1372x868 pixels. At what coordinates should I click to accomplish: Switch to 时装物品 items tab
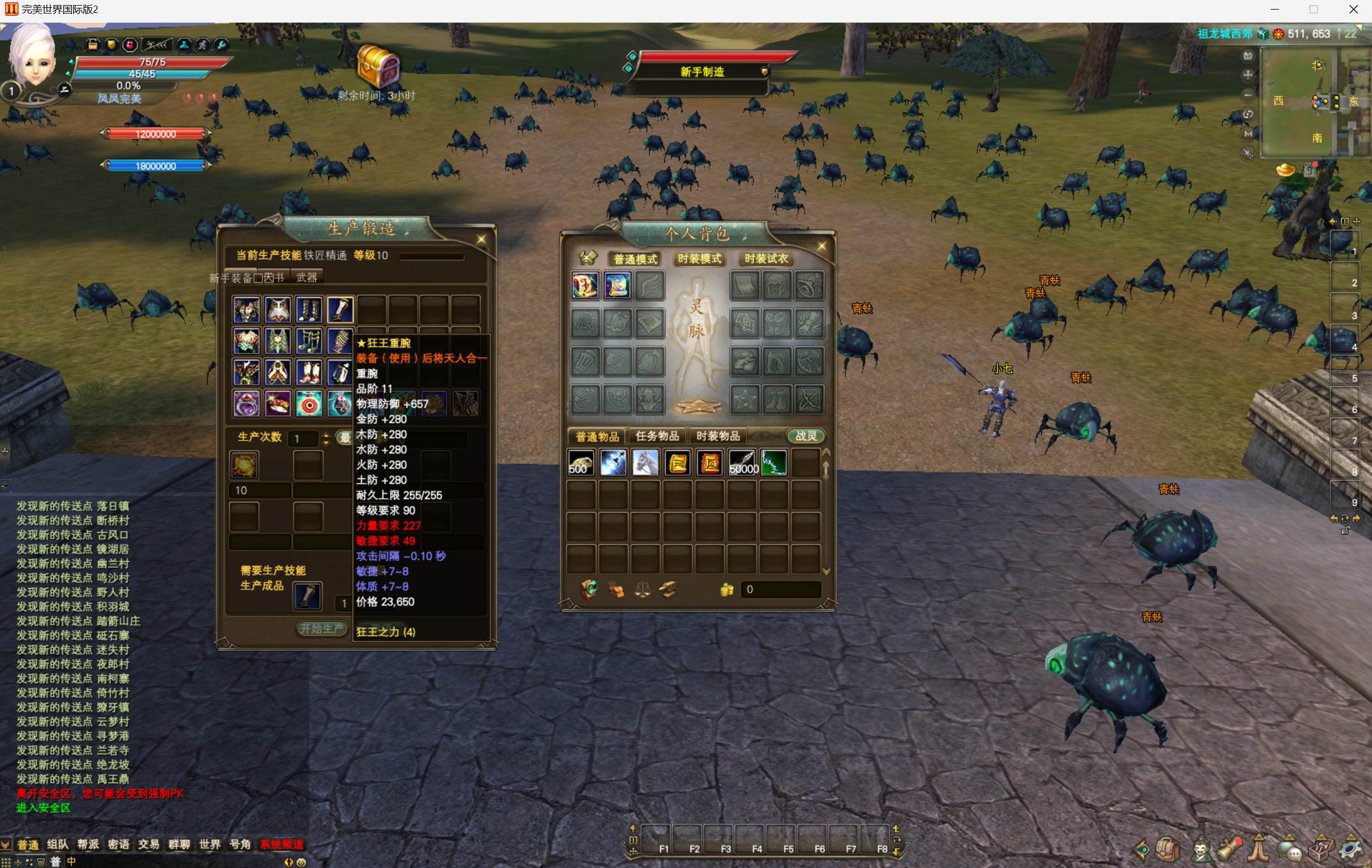tap(718, 437)
